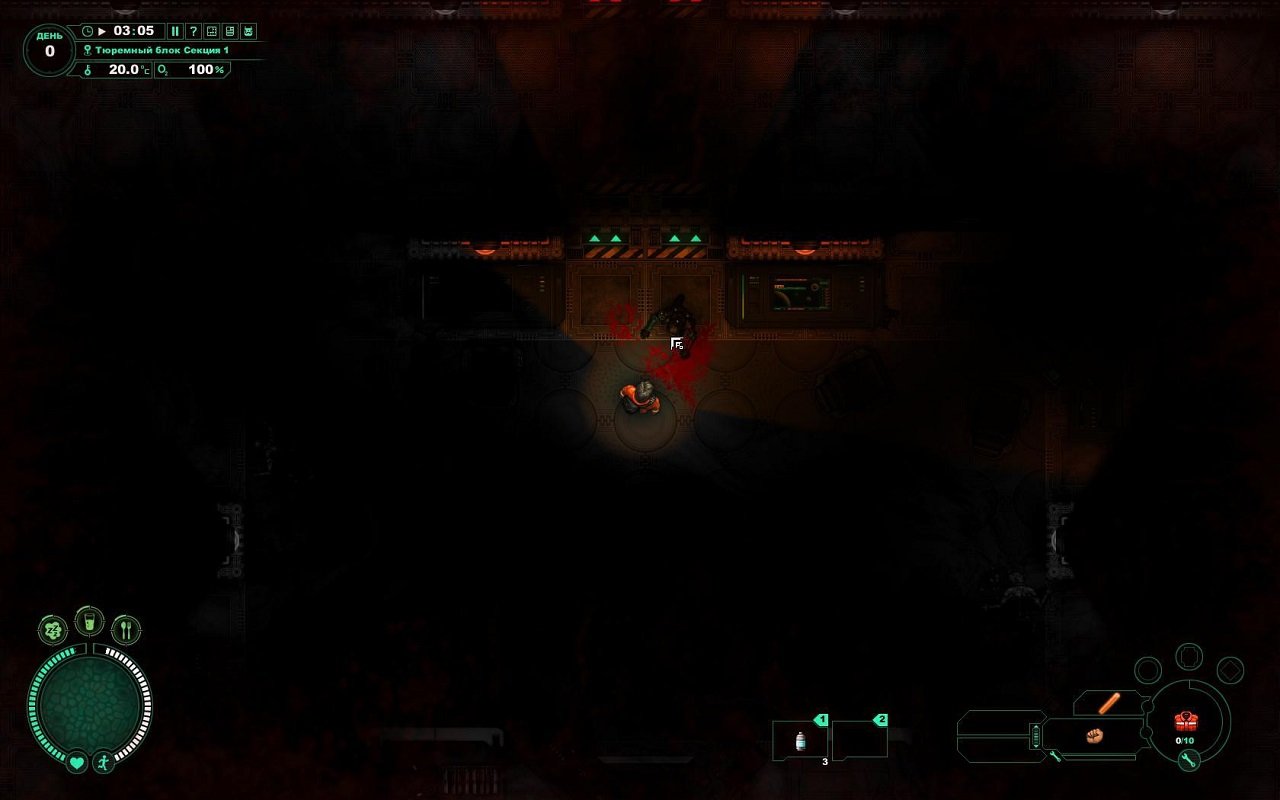Select the hunger fork and spoon icon
The image size is (1280, 800).
point(125,628)
